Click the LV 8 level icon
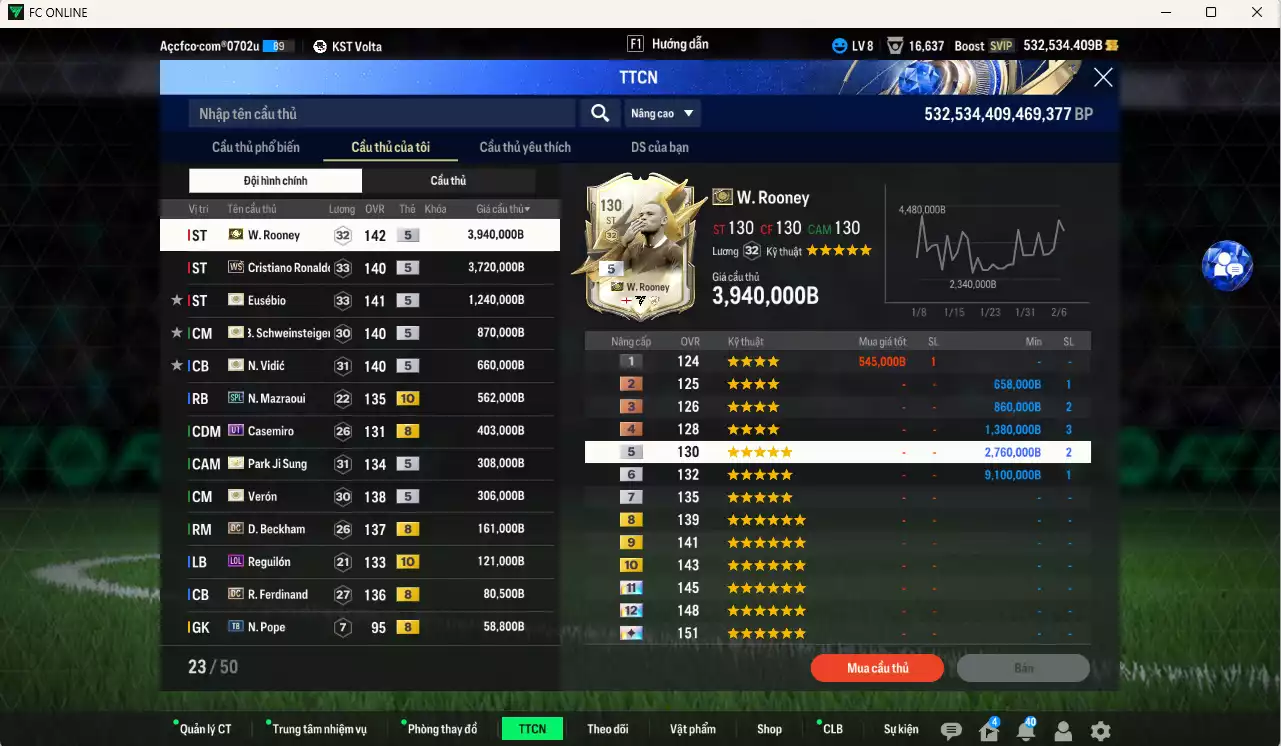1281x746 pixels. [x=838, y=45]
